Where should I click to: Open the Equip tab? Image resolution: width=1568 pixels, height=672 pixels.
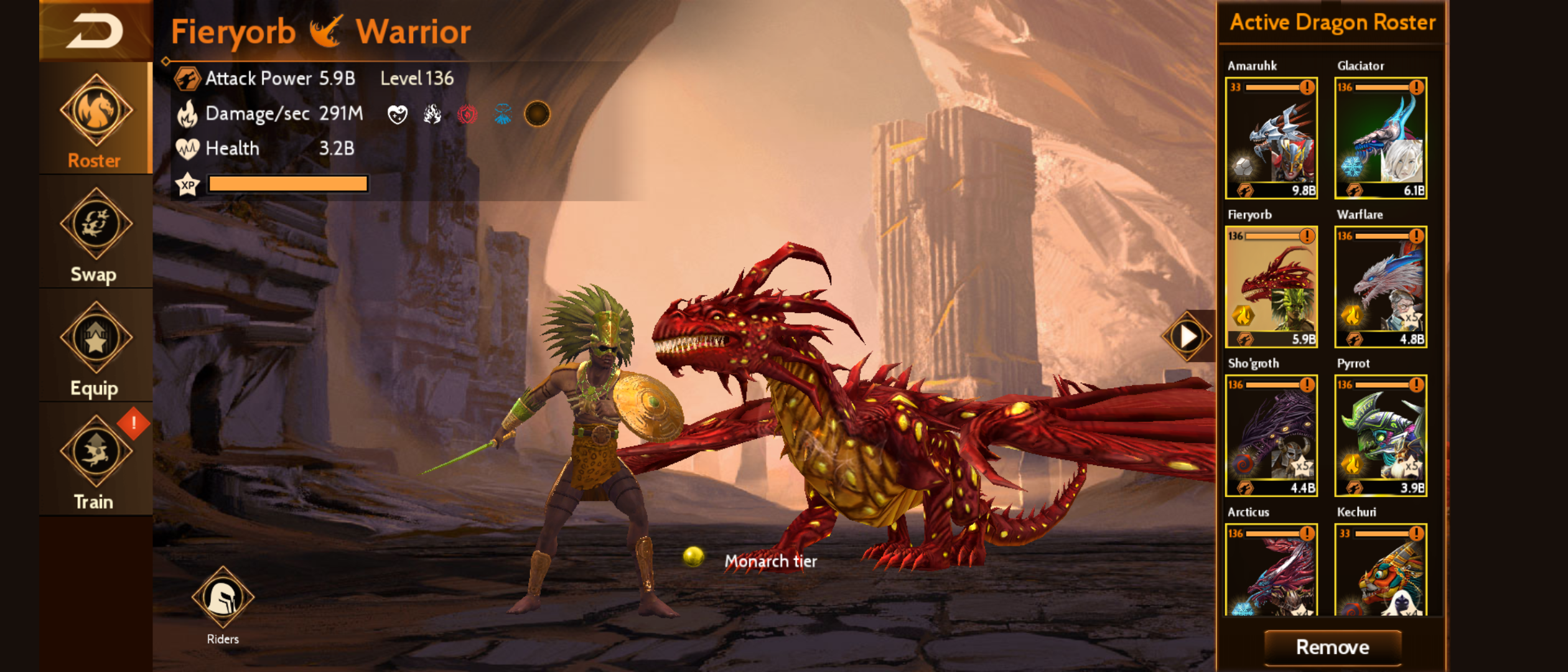pos(96,347)
